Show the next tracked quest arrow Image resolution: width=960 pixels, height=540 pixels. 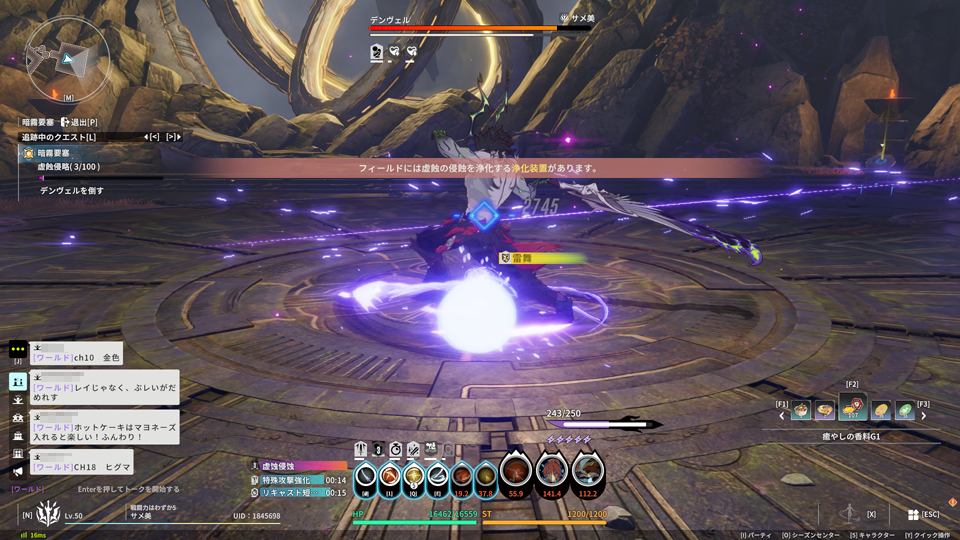[x=172, y=137]
